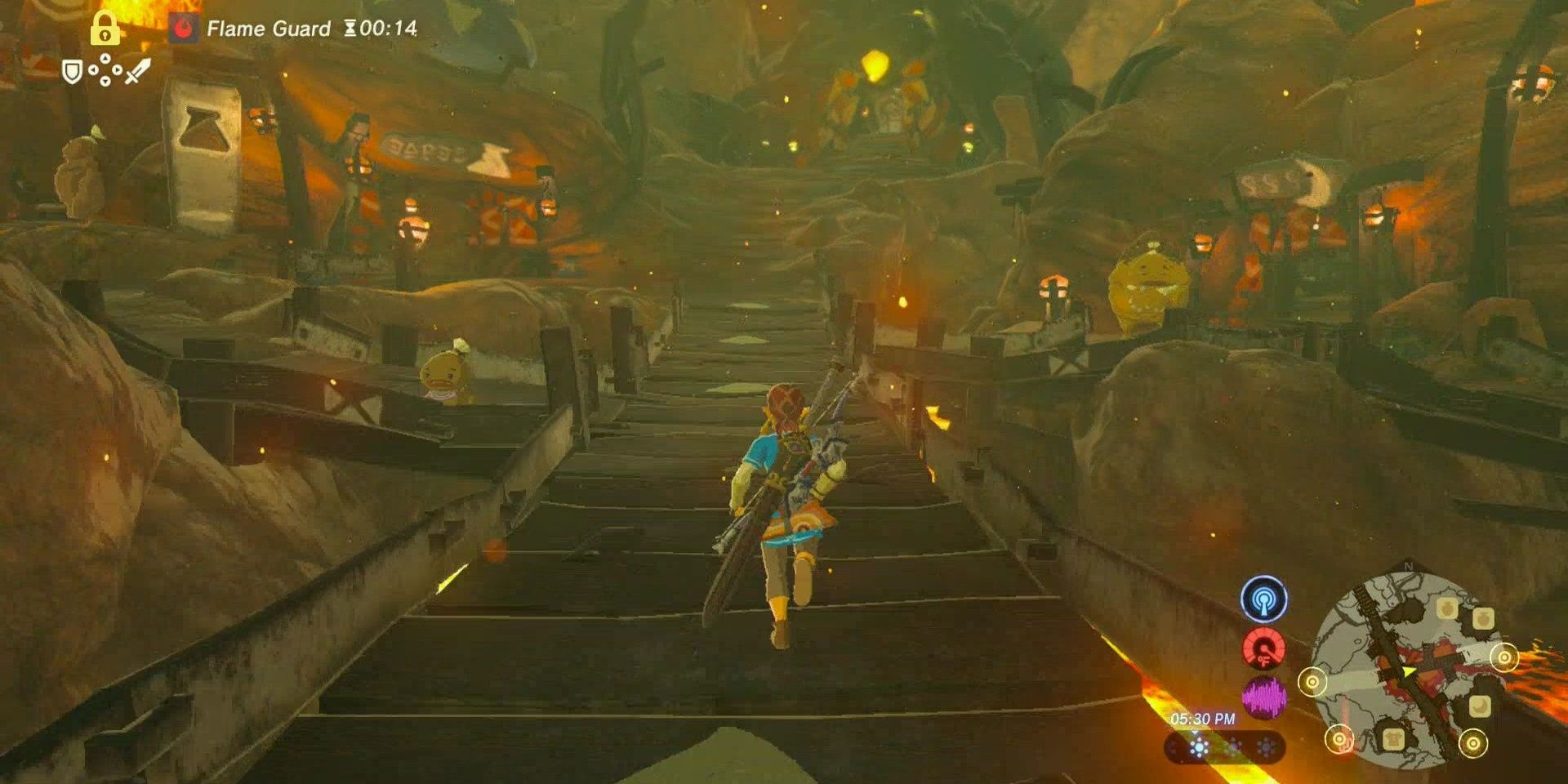This screenshot has height=784, width=1568.
Task: Select the shield icon in the HUD
Action: pyautogui.click(x=73, y=71)
